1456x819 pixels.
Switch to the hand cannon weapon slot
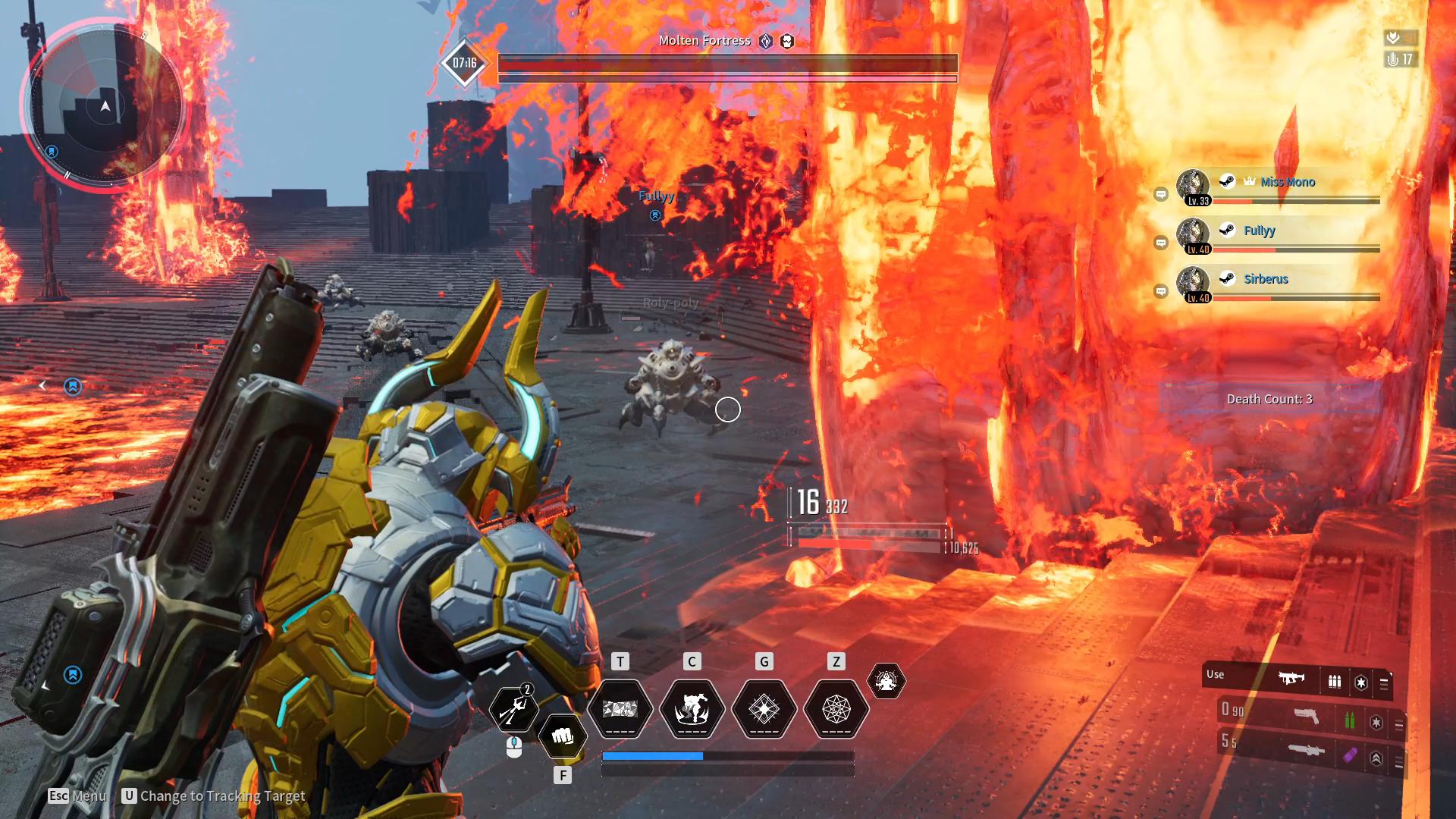(1306, 716)
